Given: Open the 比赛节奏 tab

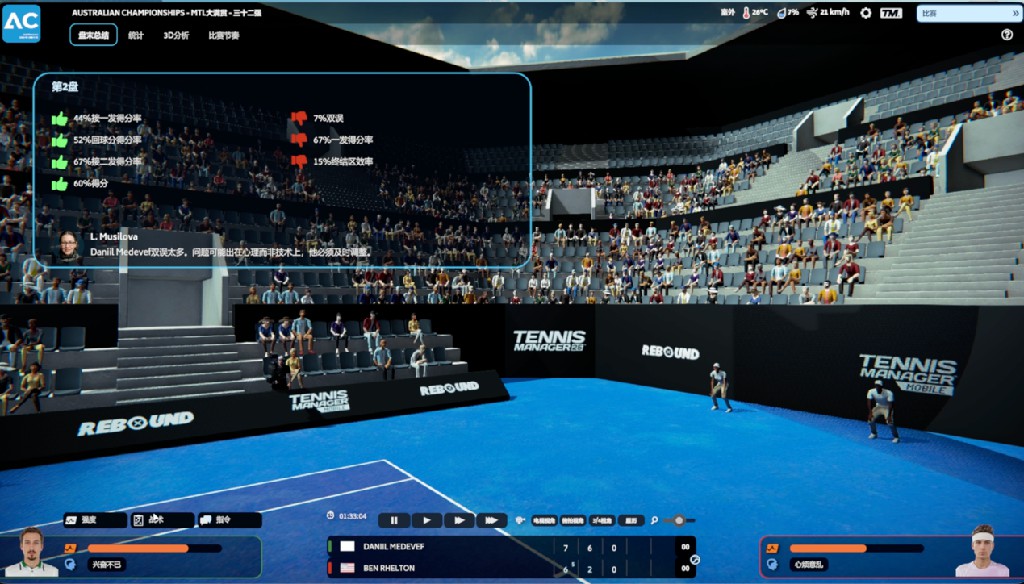Looking at the screenshot, I should click(223, 35).
